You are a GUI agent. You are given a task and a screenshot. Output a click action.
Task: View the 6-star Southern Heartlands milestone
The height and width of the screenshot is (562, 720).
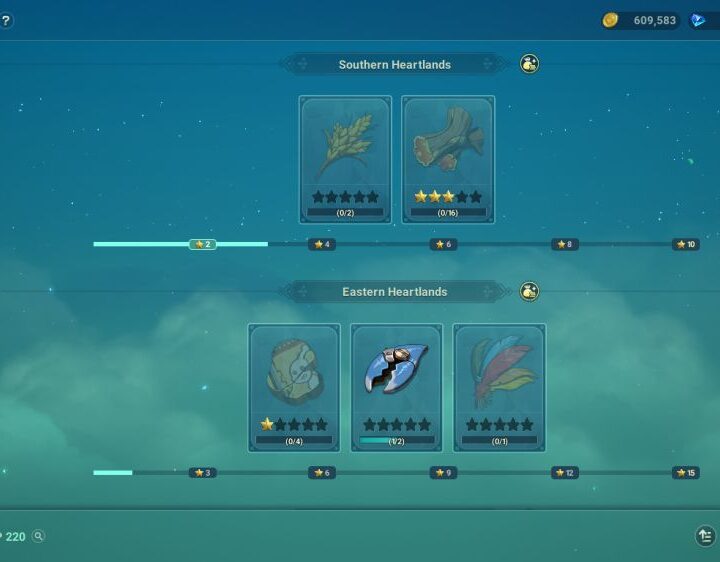(x=443, y=244)
